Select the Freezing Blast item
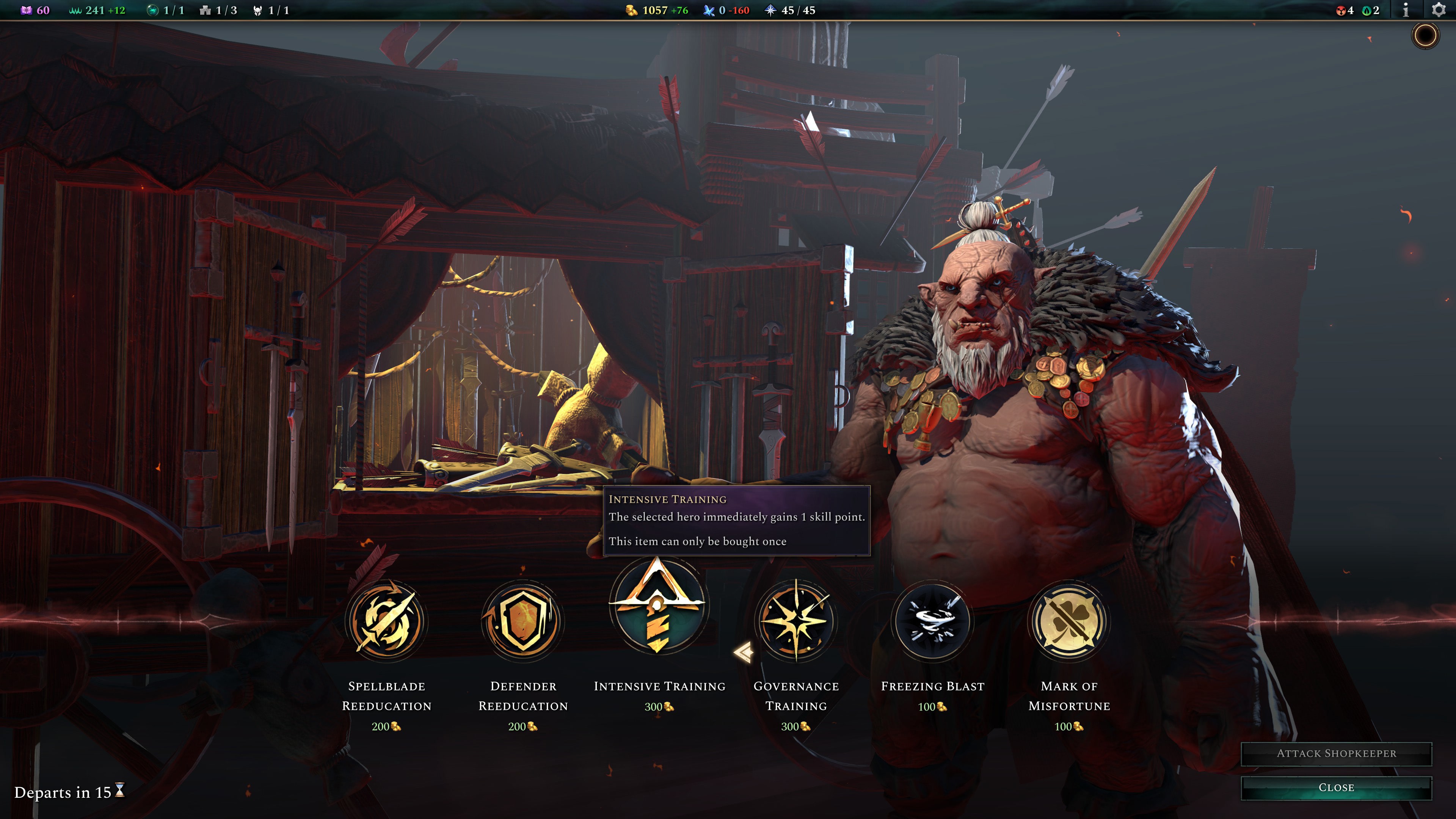The image size is (1456, 819). tap(932, 621)
